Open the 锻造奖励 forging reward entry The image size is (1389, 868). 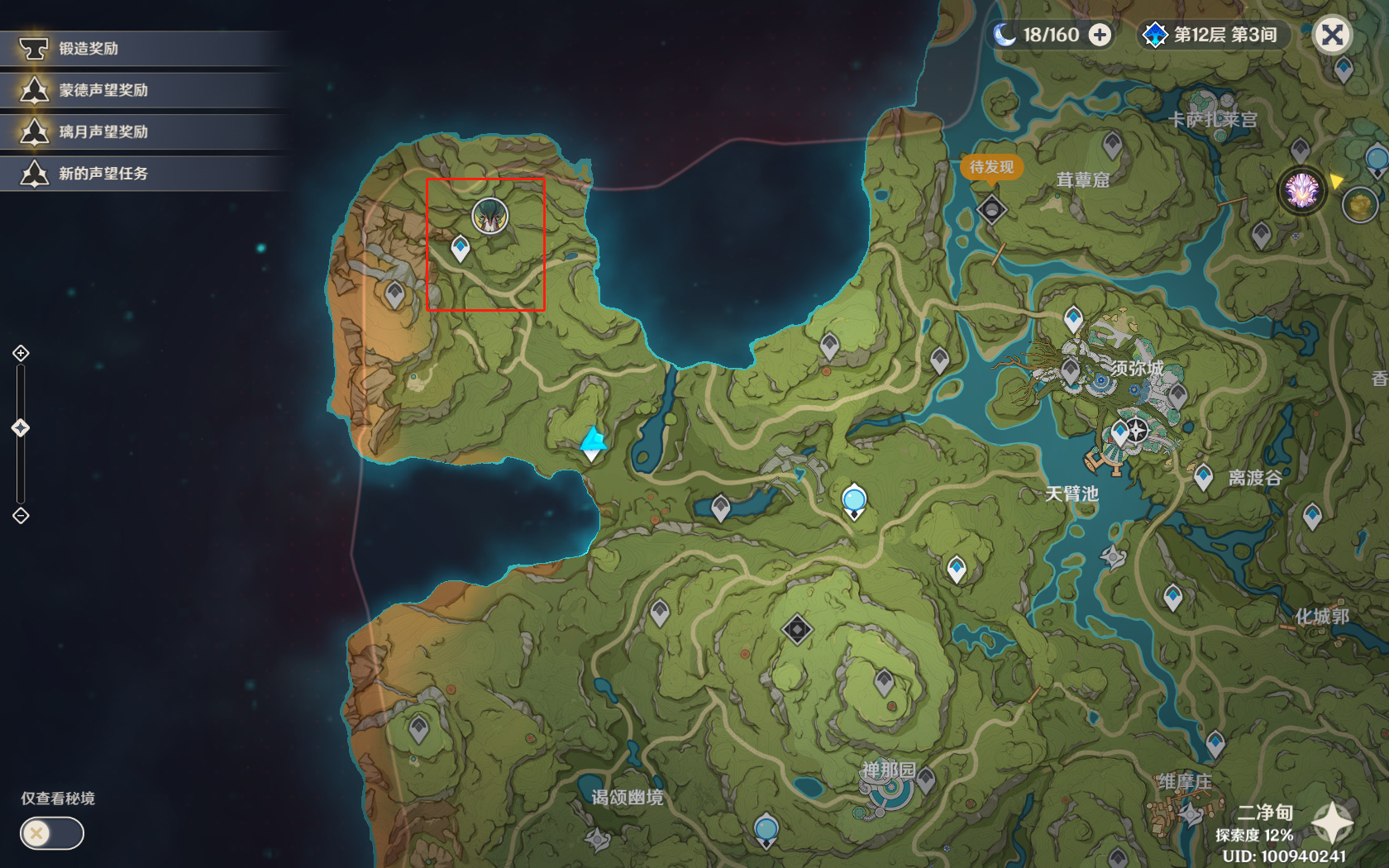[x=88, y=49]
